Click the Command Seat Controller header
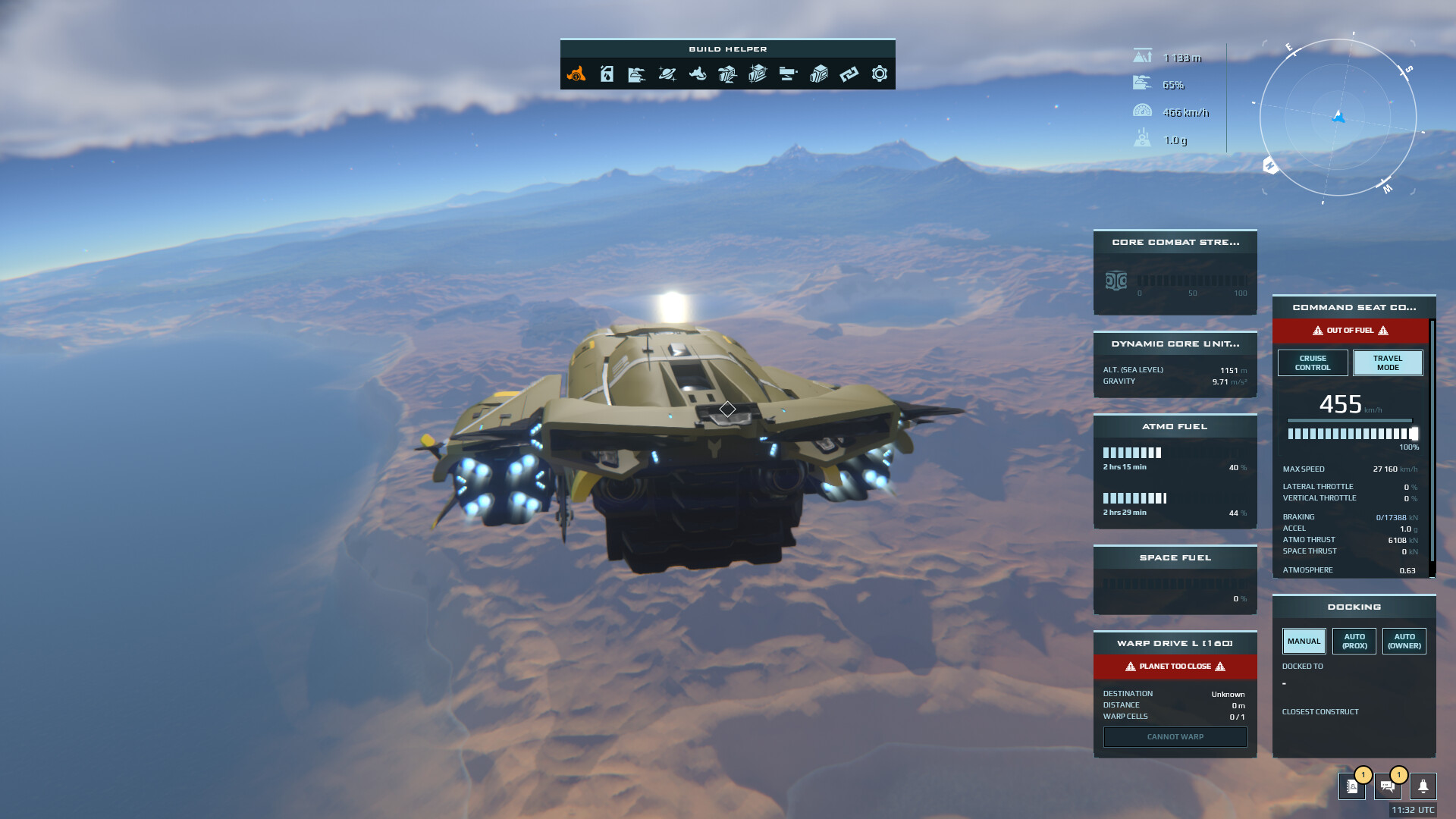Image resolution: width=1456 pixels, height=819 pixels. tap(1353, 307)
